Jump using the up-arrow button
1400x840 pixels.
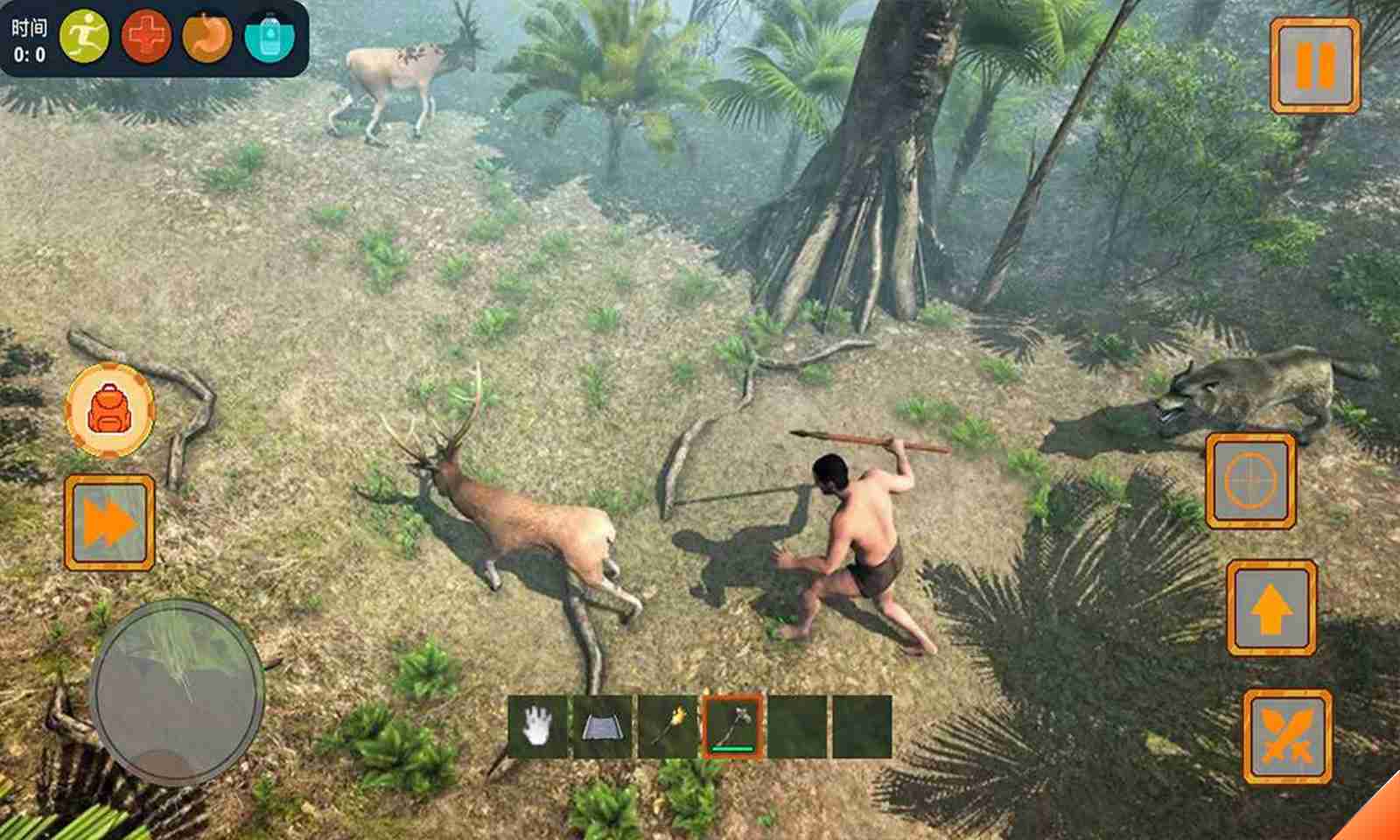click(x=1271, y=608)
